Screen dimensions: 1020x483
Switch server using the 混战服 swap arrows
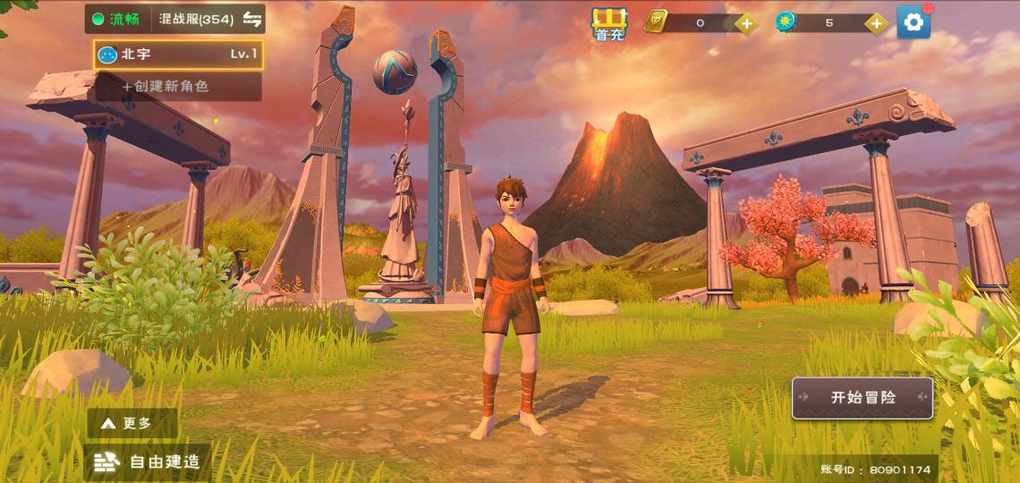pyautogui.click(x=253, y=19)
